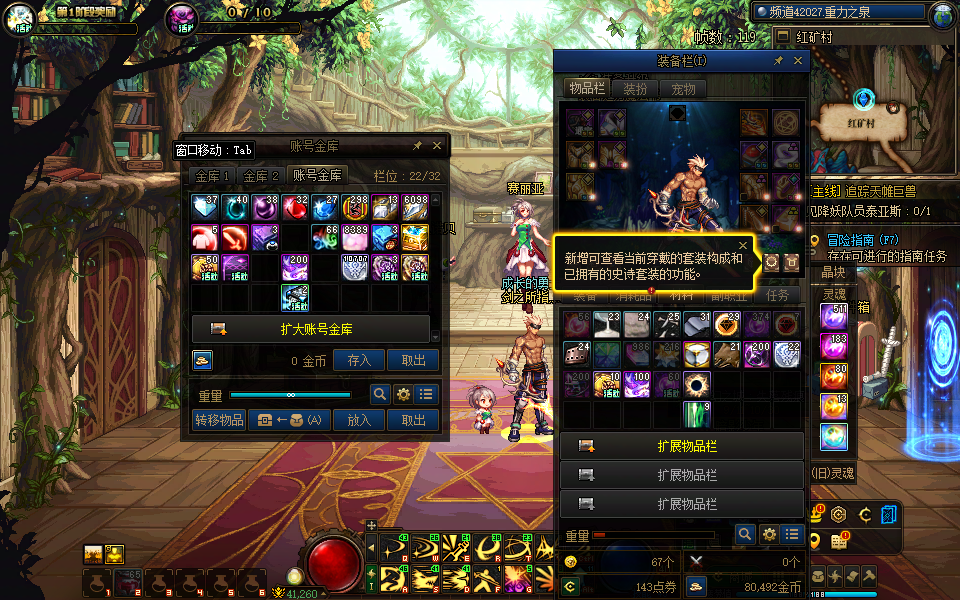Close the 装备栏 equipment window
Screen dimensions: 960x600
[798, 61]
